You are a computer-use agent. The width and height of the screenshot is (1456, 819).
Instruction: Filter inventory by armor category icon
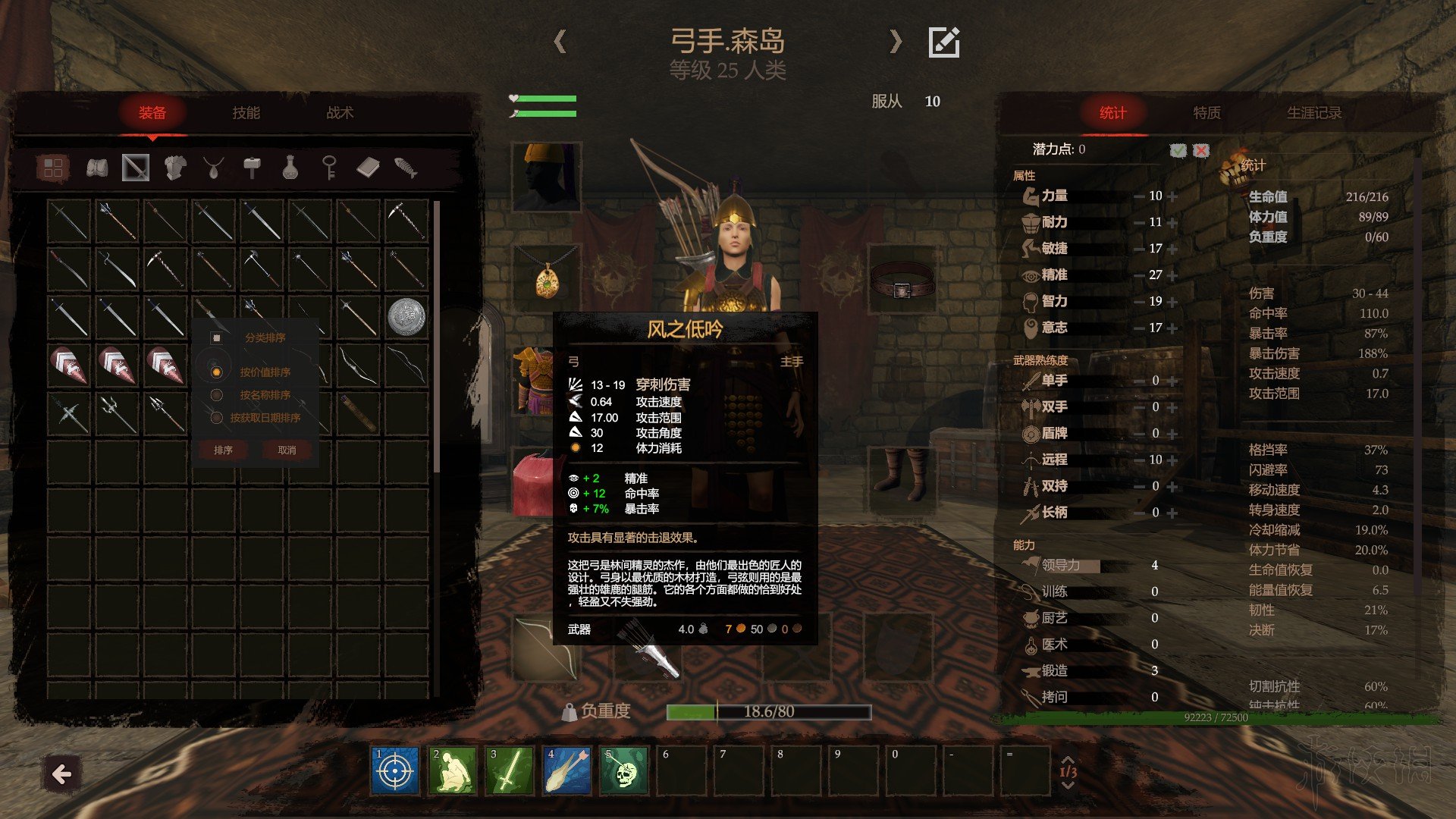[x=175, y=168]
